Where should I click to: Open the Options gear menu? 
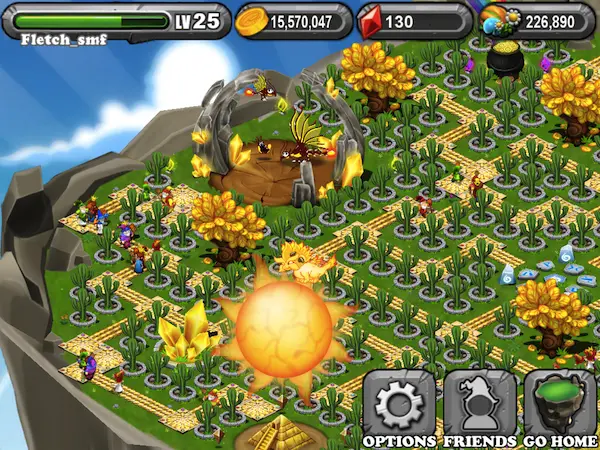(x=398, y=407)
